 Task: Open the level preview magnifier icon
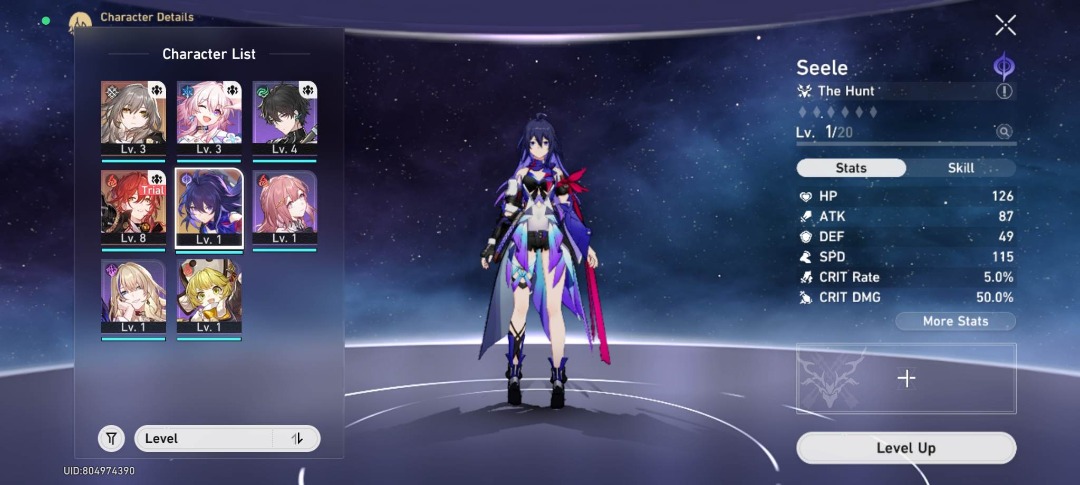[1003, 132]
